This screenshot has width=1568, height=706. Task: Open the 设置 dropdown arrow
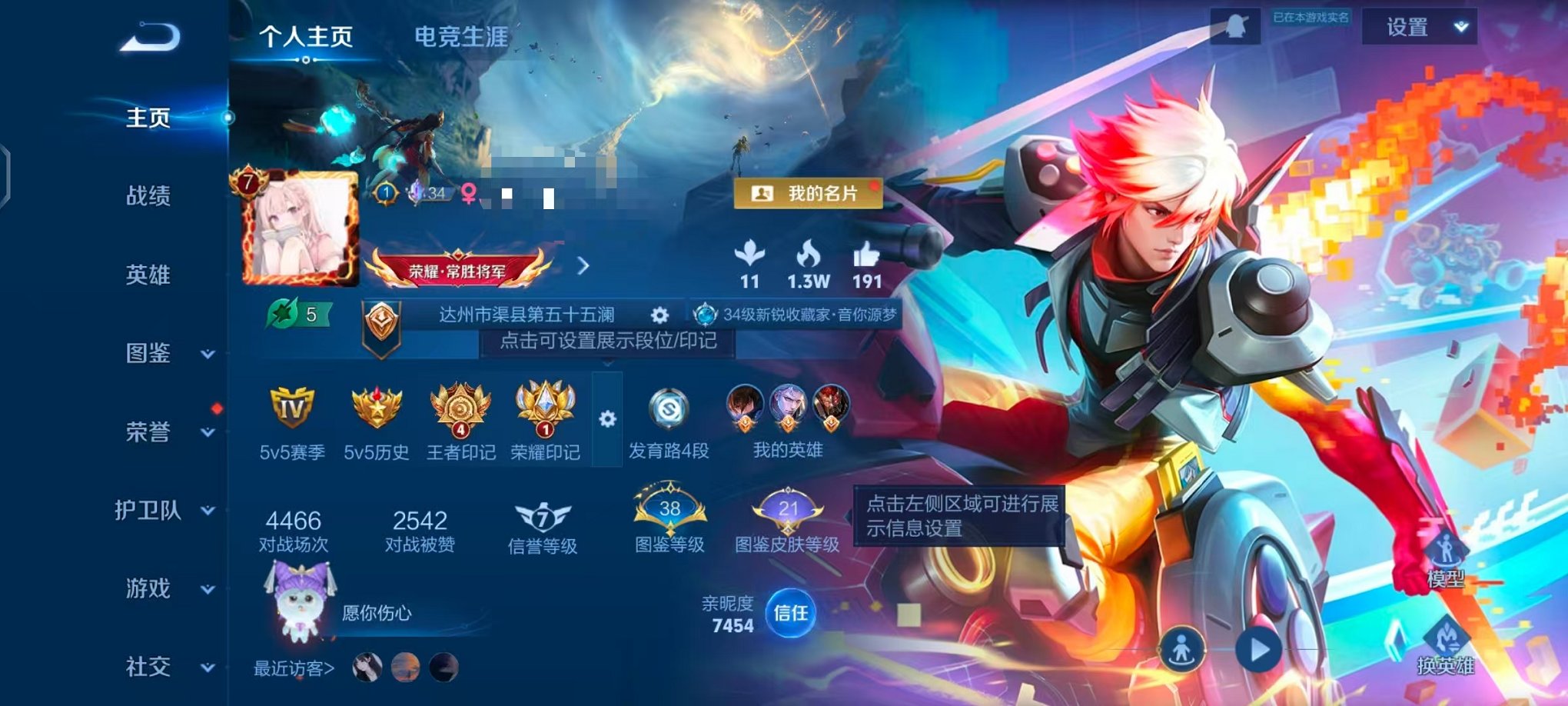click(1457, 27)
